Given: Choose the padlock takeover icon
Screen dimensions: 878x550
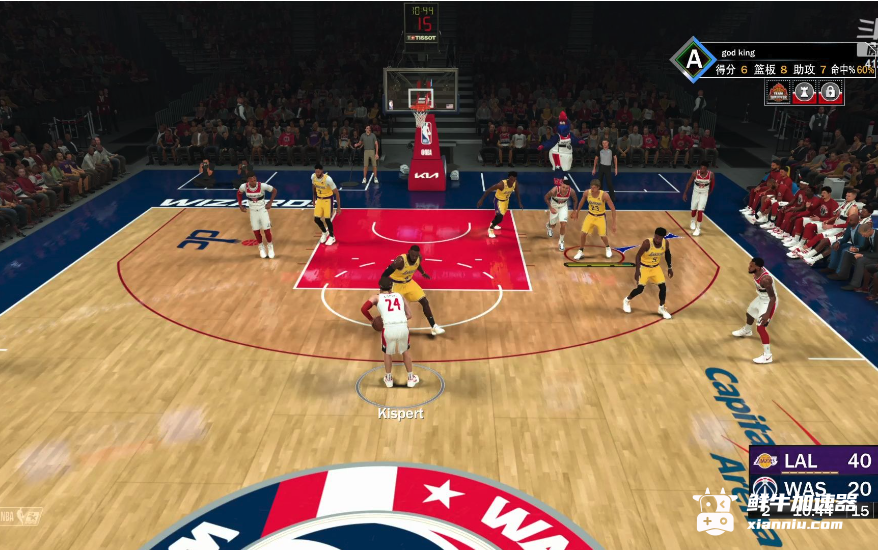Looking at the screenshot, I should click(830, 93).
